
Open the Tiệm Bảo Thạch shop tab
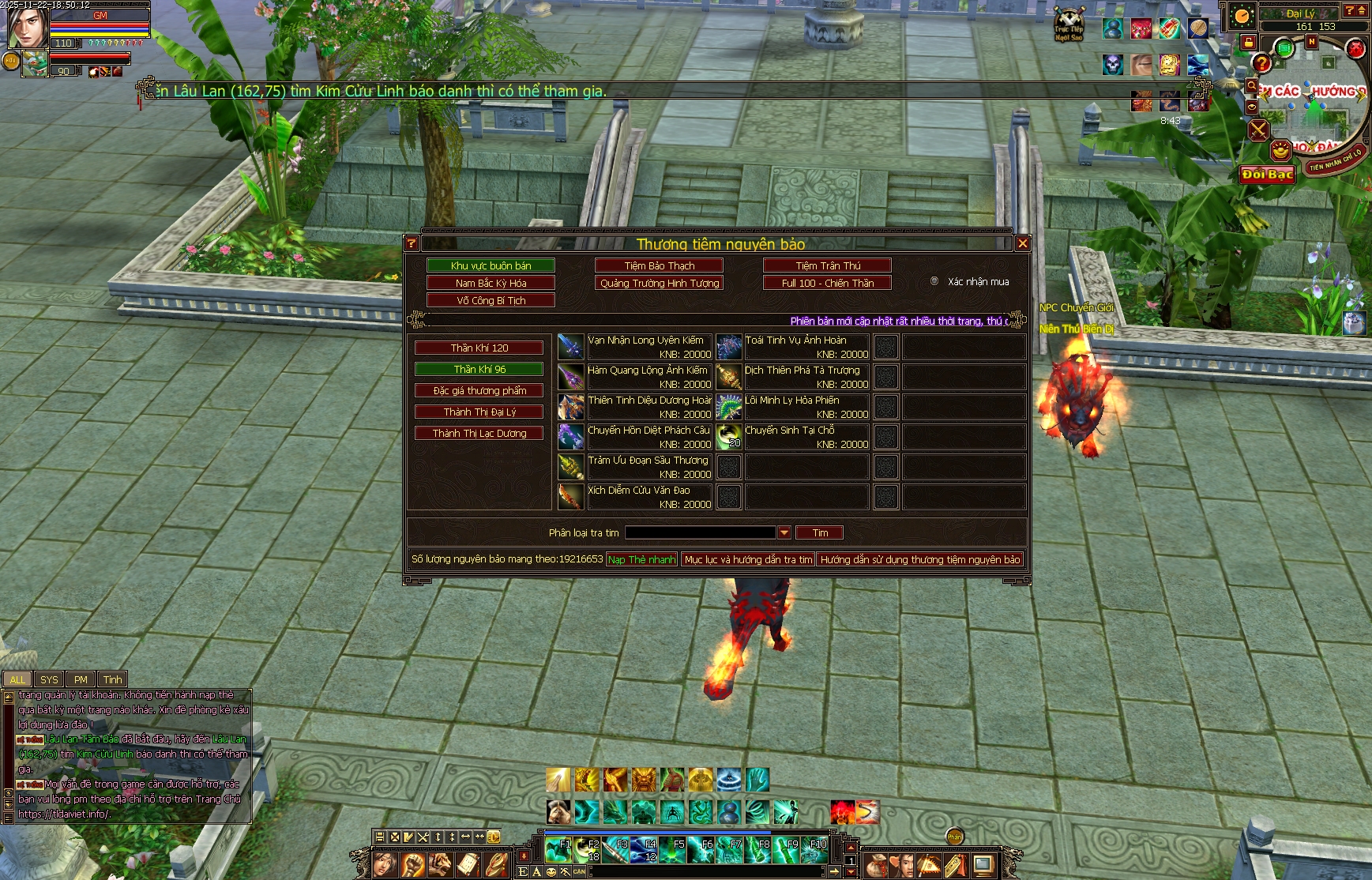(x=659, y=265)
